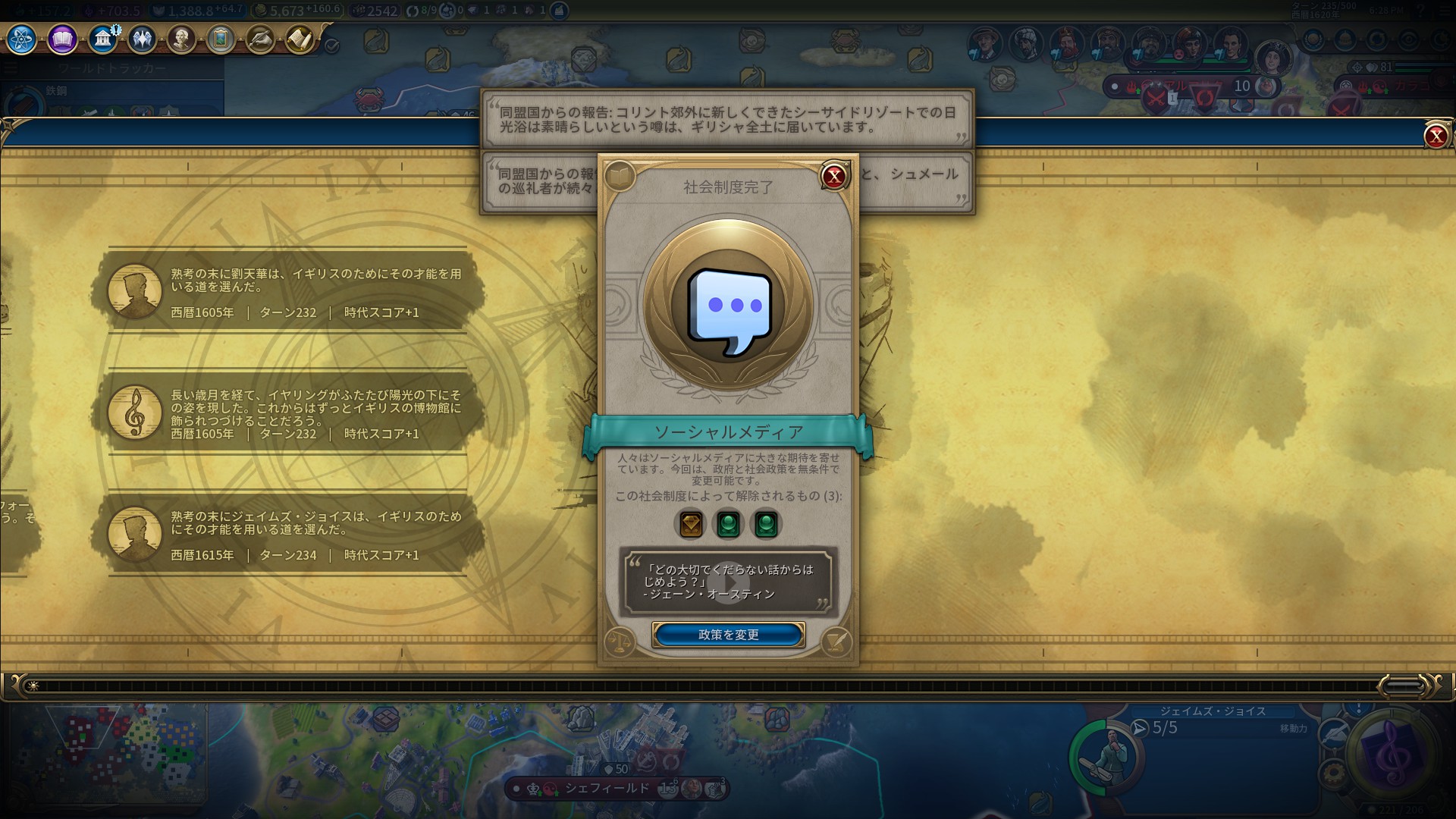Screen dimensions: 1456x819
Task: Click the scales icon on popup corner
Action: (x=620, y=642)
